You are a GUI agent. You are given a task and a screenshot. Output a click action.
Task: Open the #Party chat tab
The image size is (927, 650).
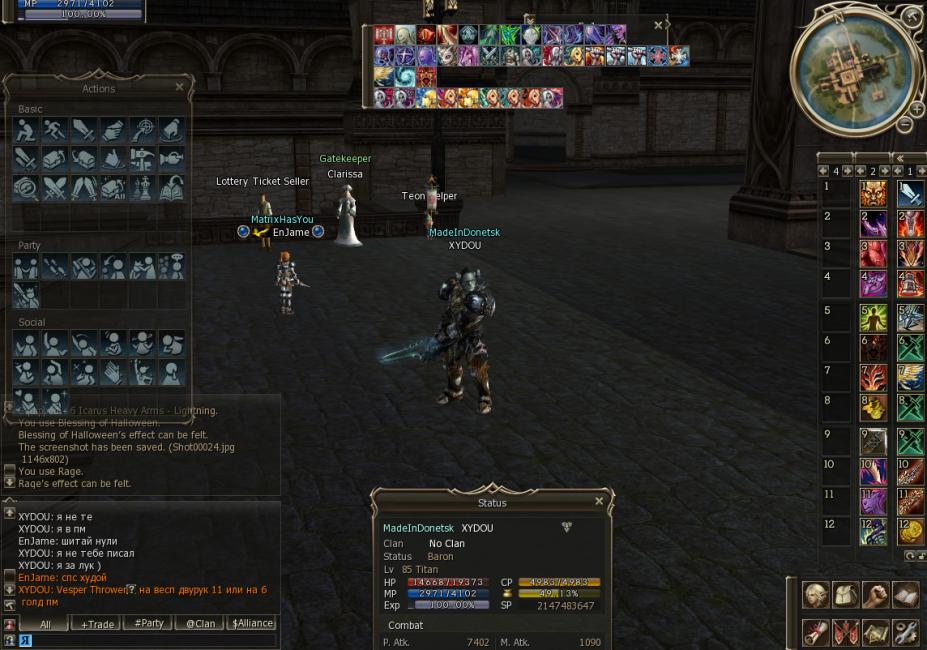[148, 623]
